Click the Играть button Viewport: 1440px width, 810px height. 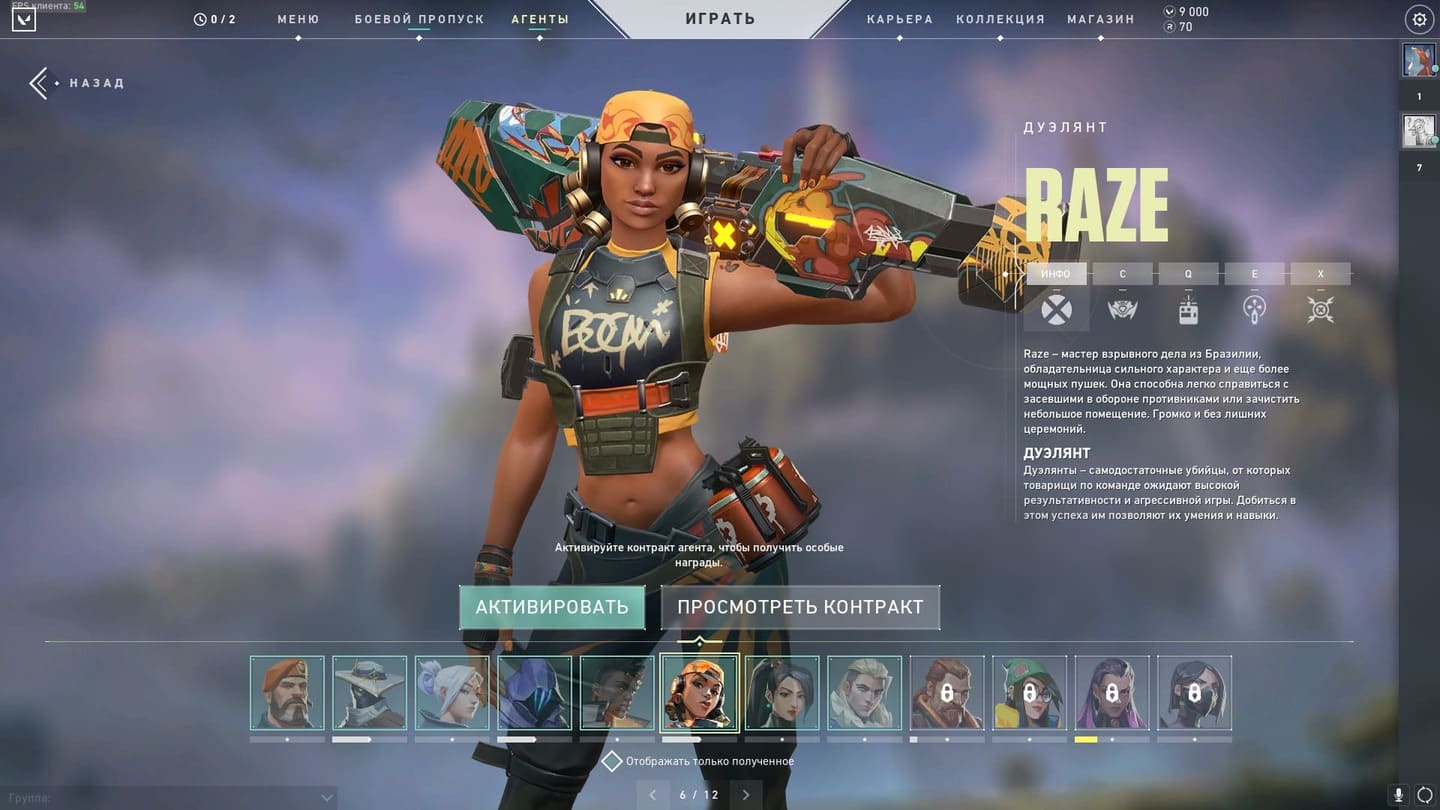(720, 19)
